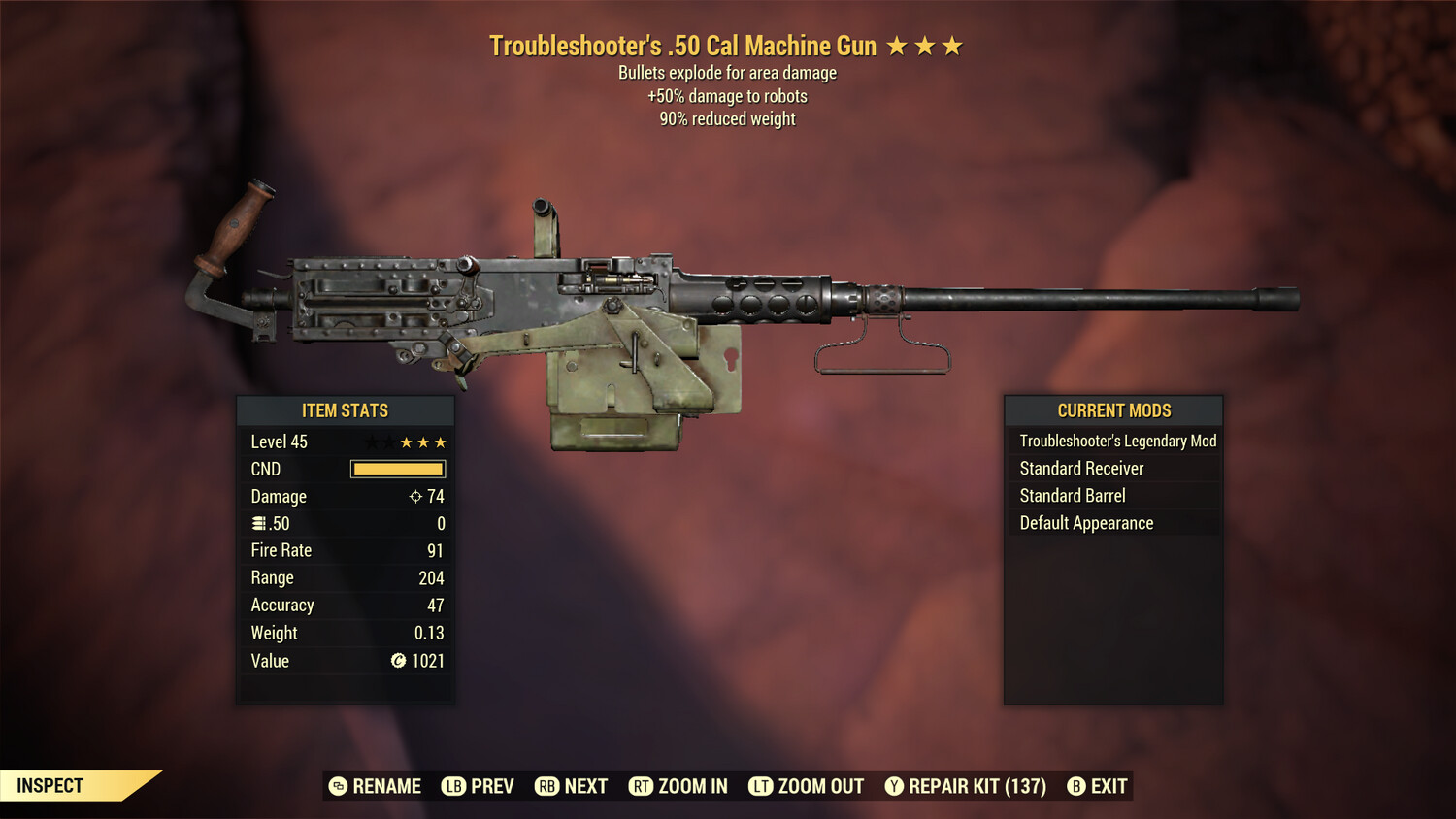Click the CND condition bar
The width and height of the screenshot is (1456, 819).
click(x=397, y=469)
